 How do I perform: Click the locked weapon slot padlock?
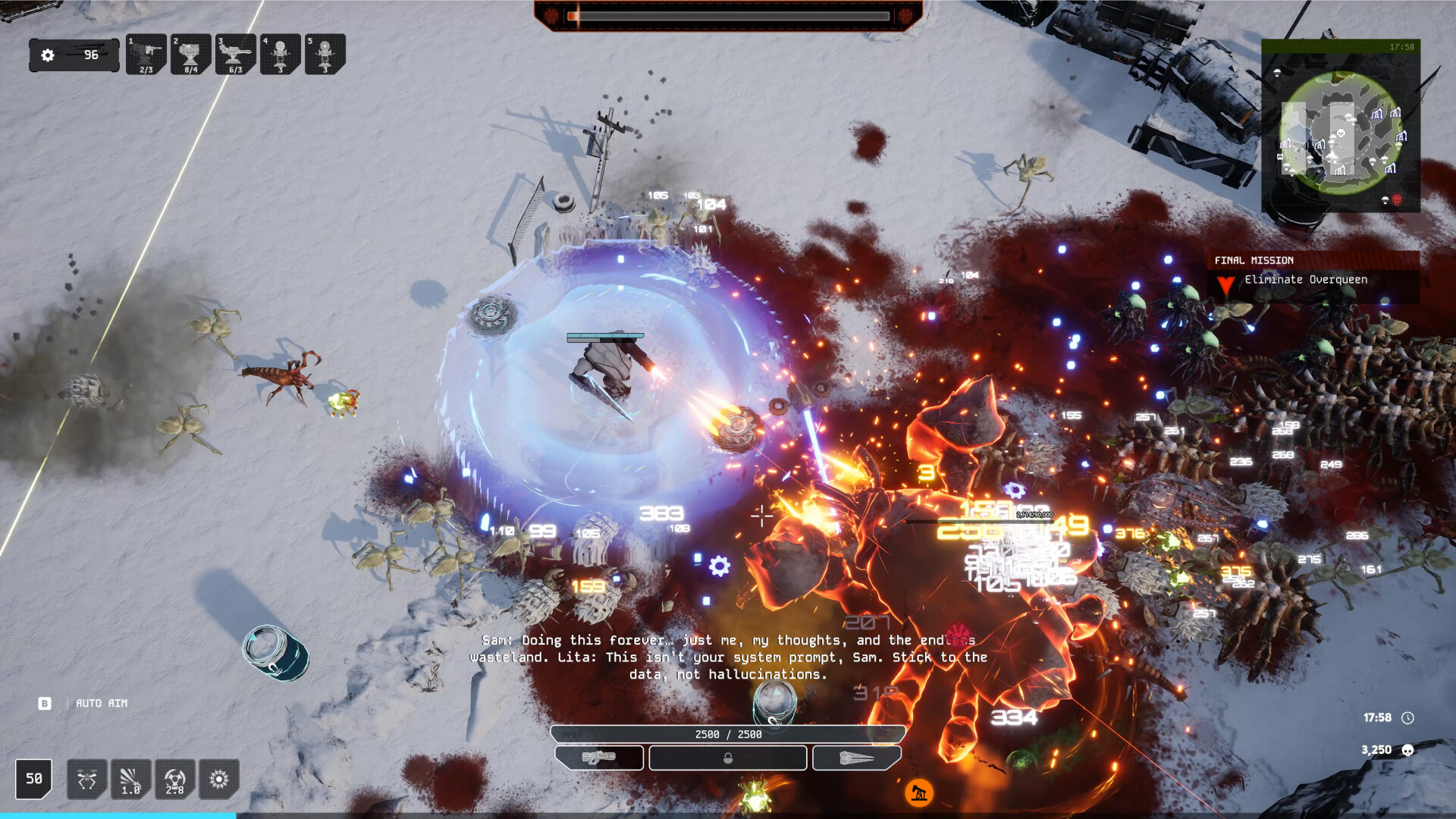[727, 758]
